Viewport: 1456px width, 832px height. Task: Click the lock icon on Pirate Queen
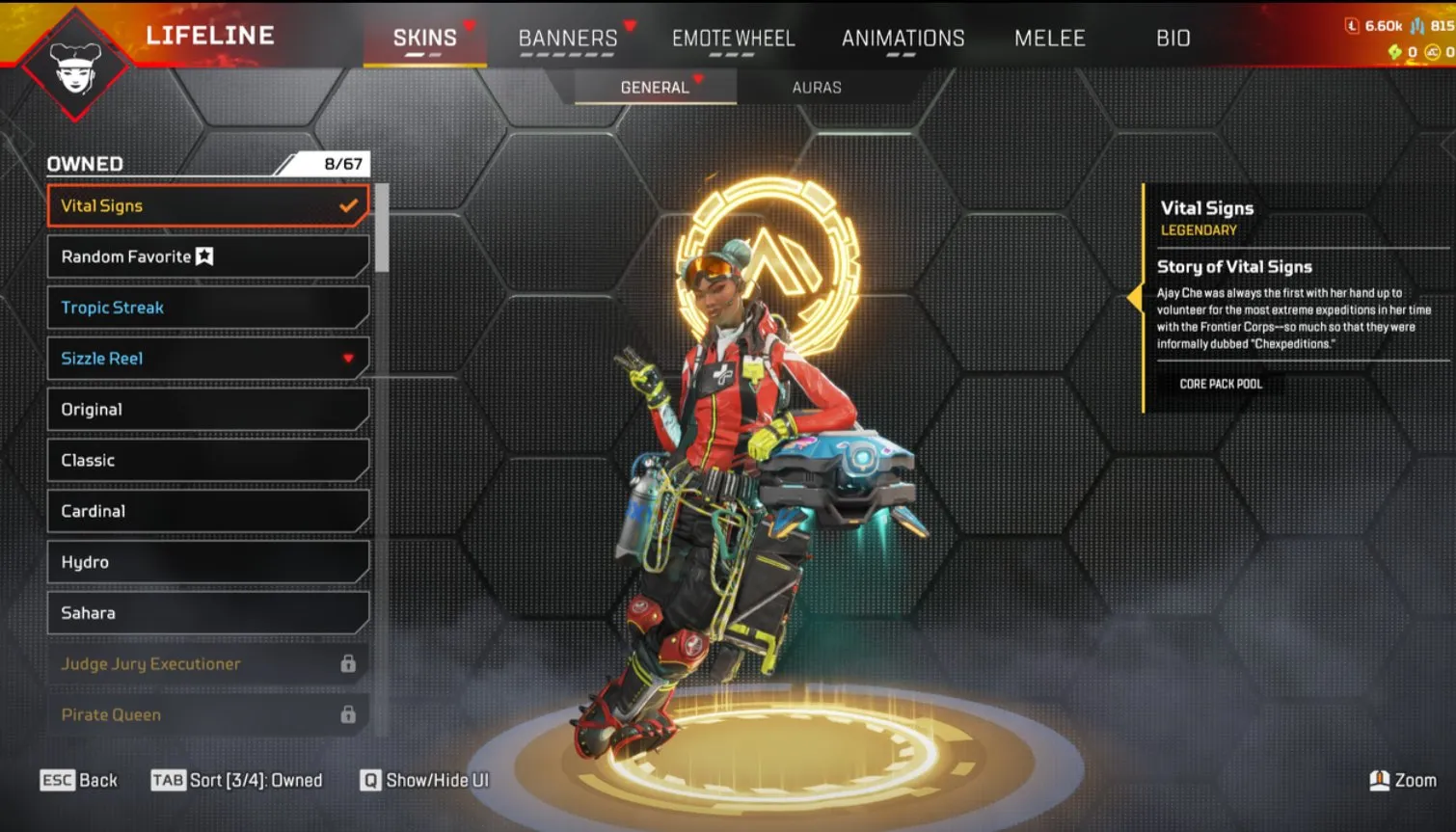(x=347, y=714)
